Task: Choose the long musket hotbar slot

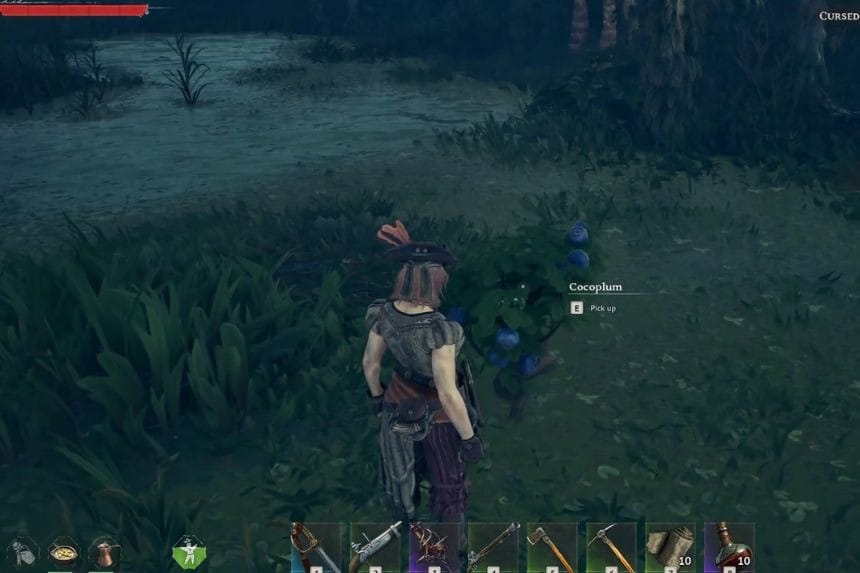Action: (493, 547)
